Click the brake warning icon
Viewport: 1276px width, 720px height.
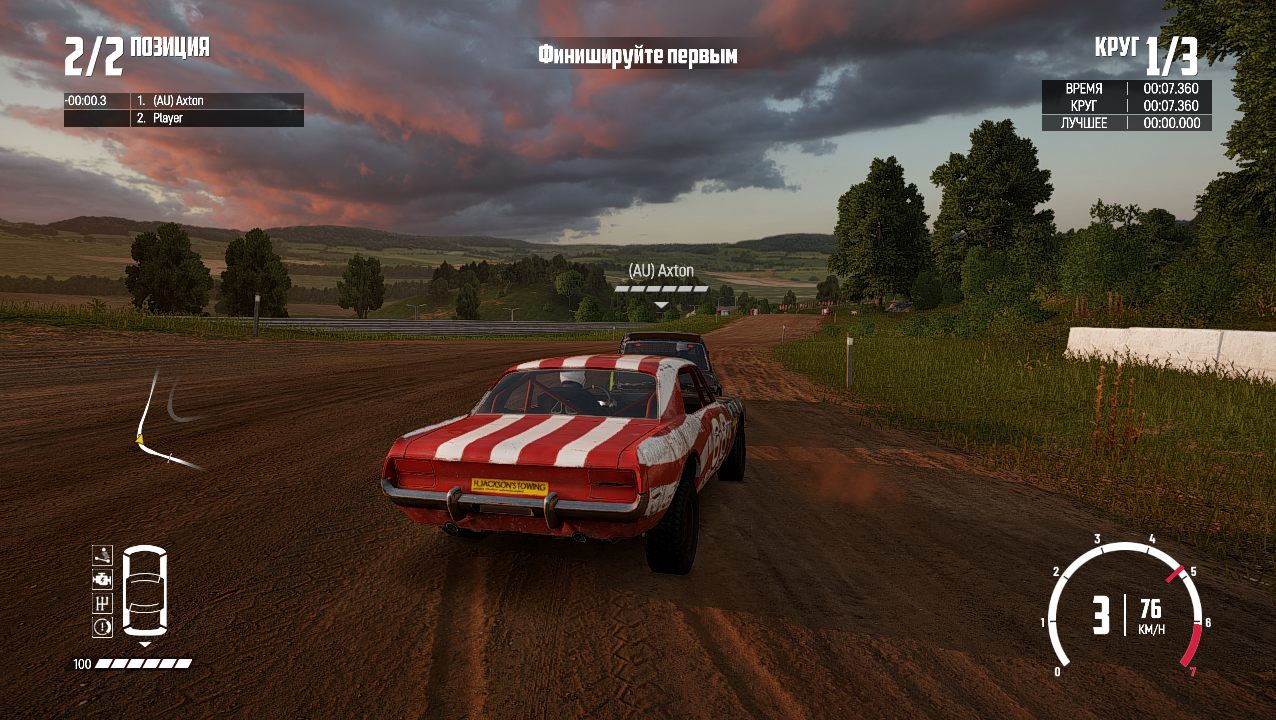click(102, 627)
